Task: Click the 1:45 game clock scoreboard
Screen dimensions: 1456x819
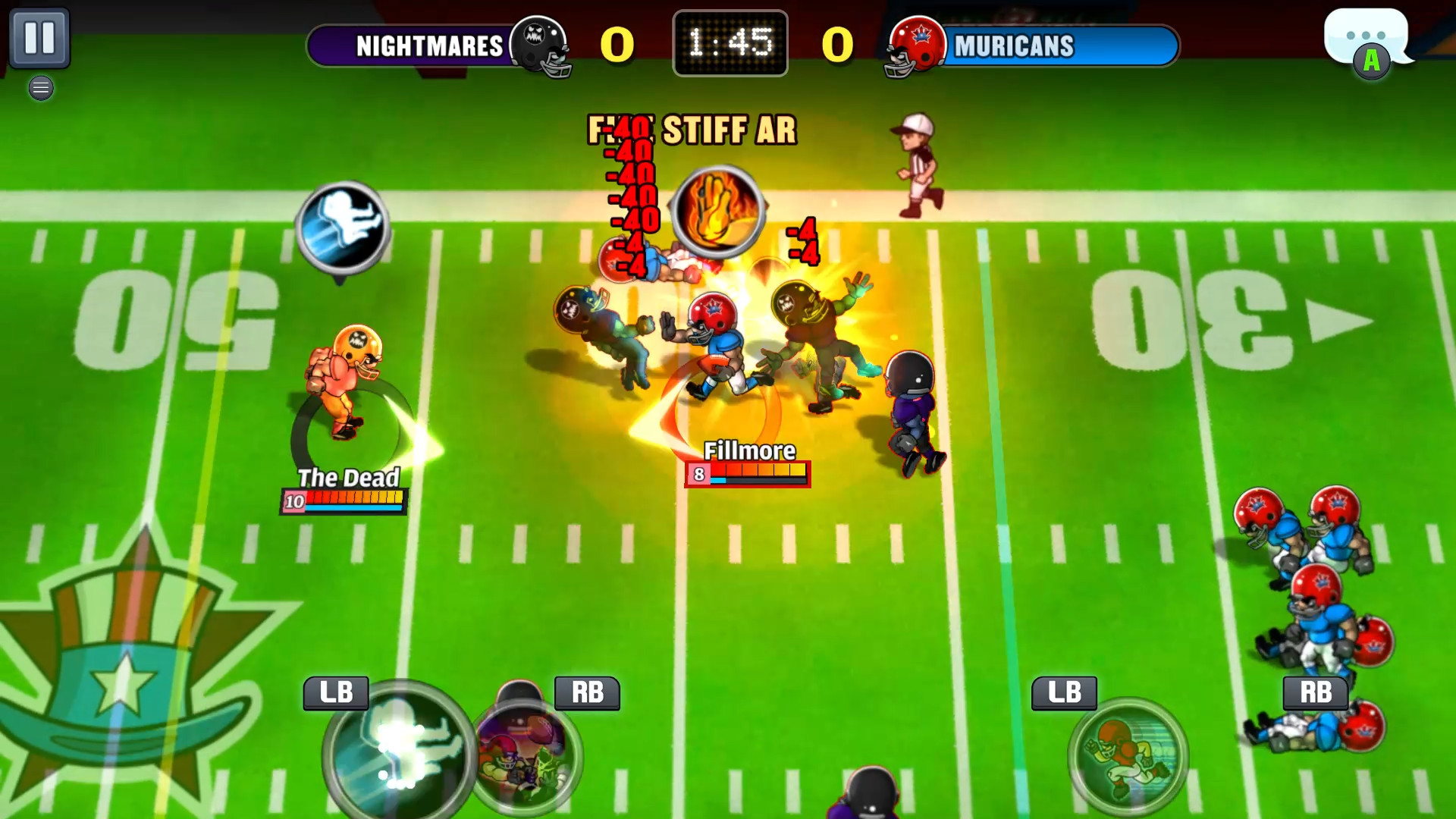Action: click(x=730, y=43)
